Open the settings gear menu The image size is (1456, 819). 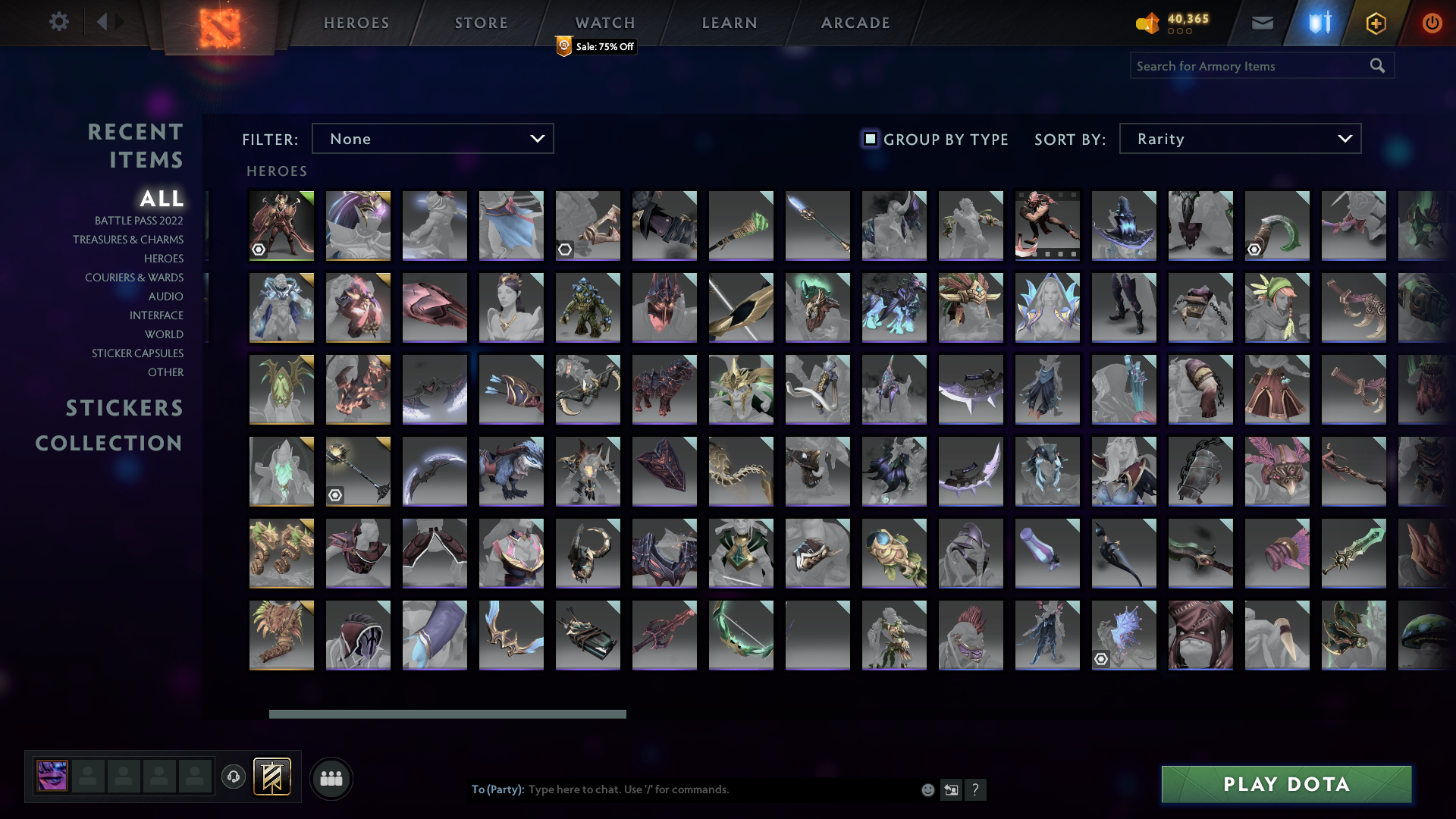click(59, 22)
